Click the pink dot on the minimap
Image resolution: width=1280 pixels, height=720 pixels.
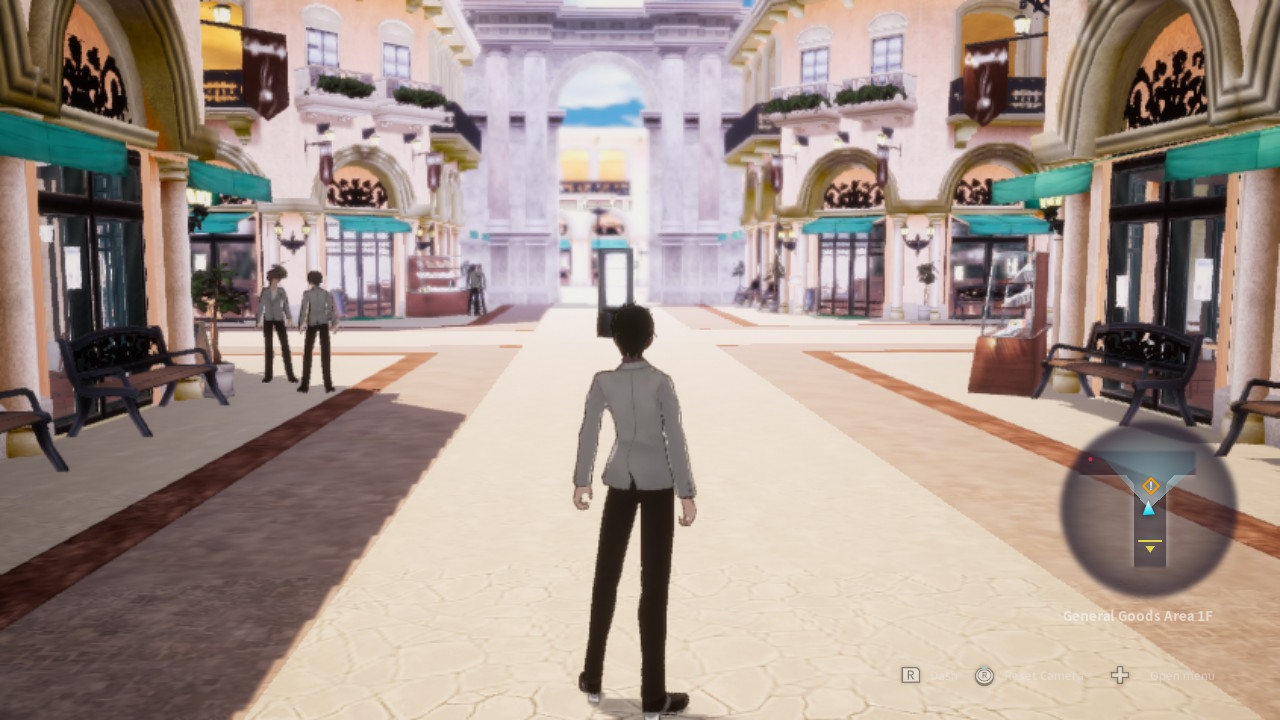pyautogui.click(x=1090, y=461)
